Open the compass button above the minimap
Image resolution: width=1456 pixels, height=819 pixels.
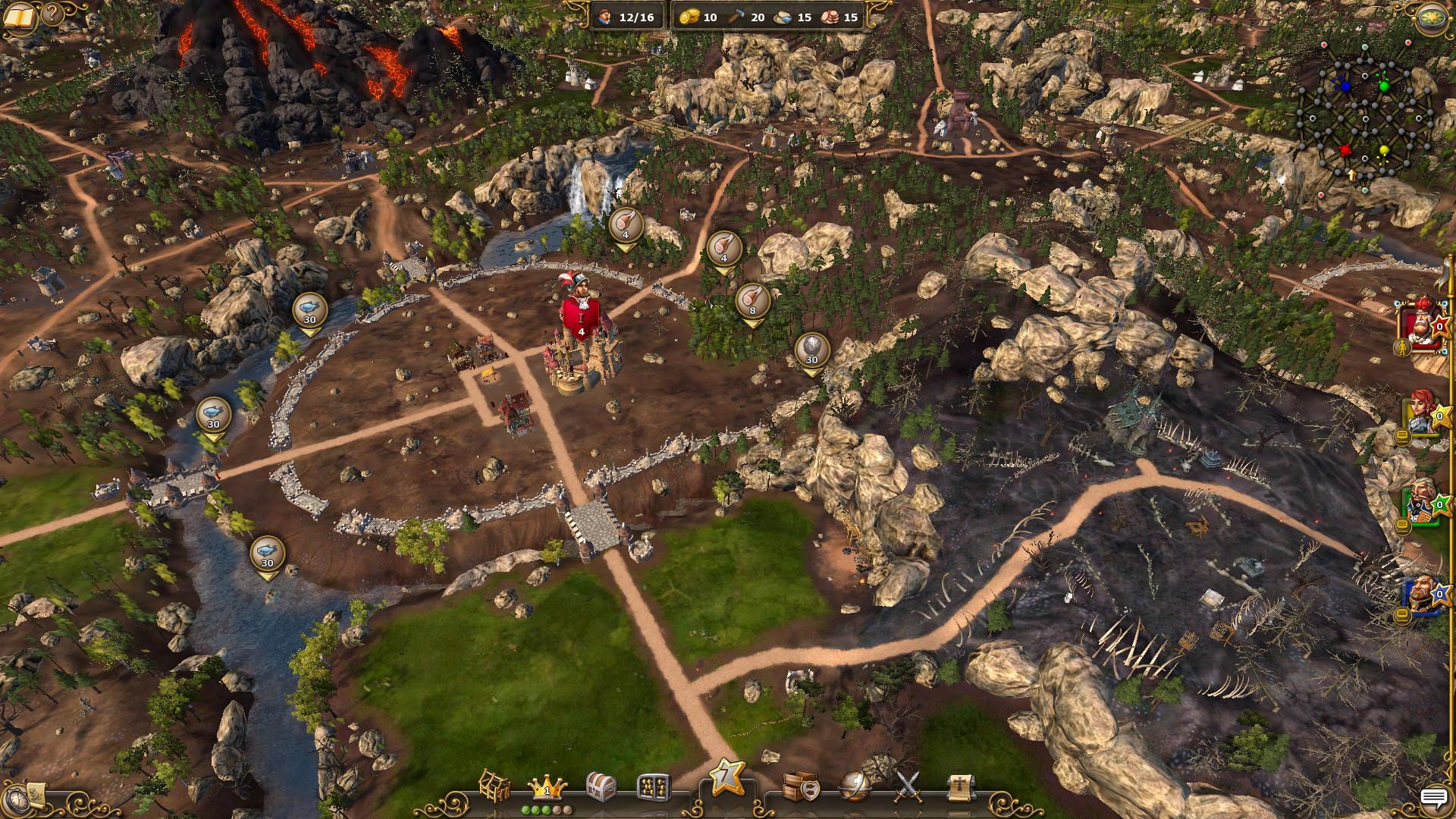coord(1431,17)
